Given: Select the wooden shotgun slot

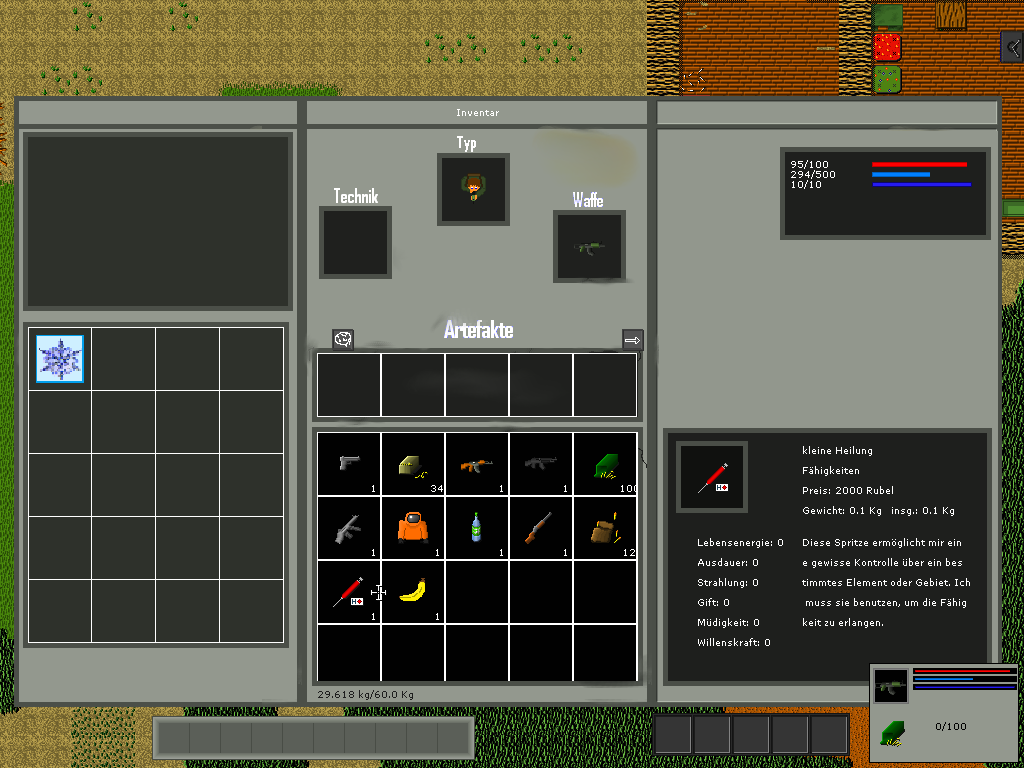Looking at the screenshot, I should [541, 528].
